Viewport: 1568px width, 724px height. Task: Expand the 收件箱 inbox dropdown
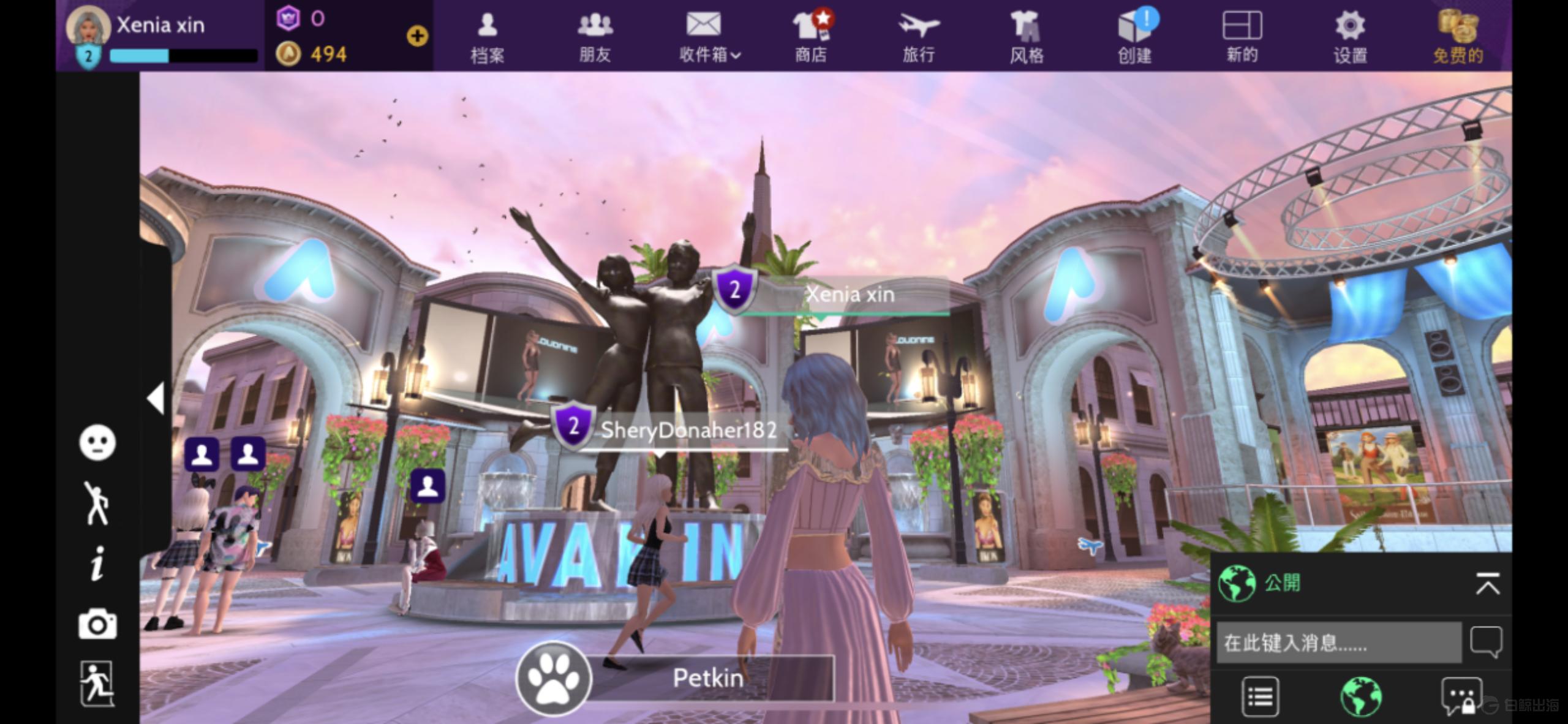709,37
